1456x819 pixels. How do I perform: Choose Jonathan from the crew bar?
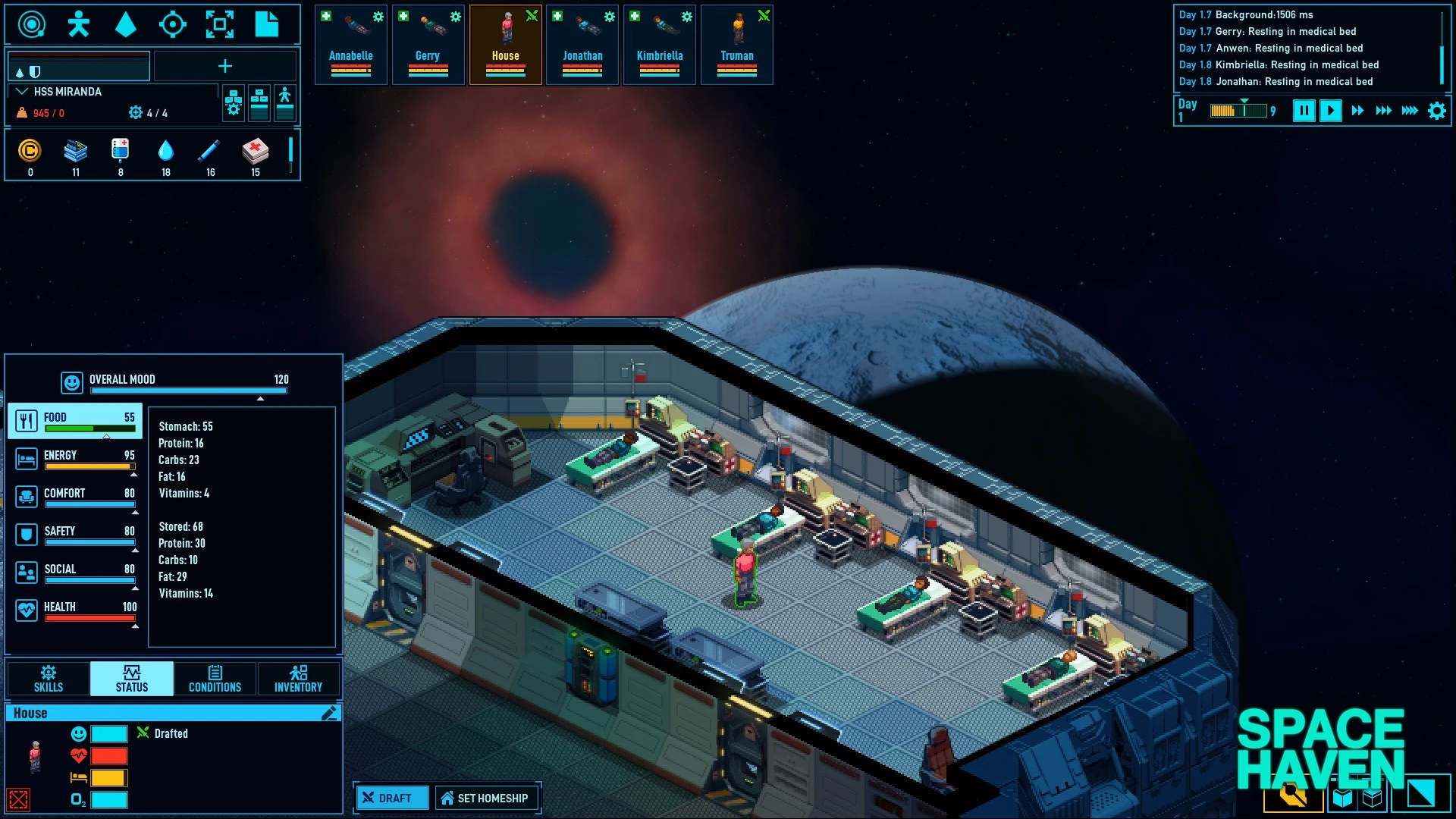point(582,44)
